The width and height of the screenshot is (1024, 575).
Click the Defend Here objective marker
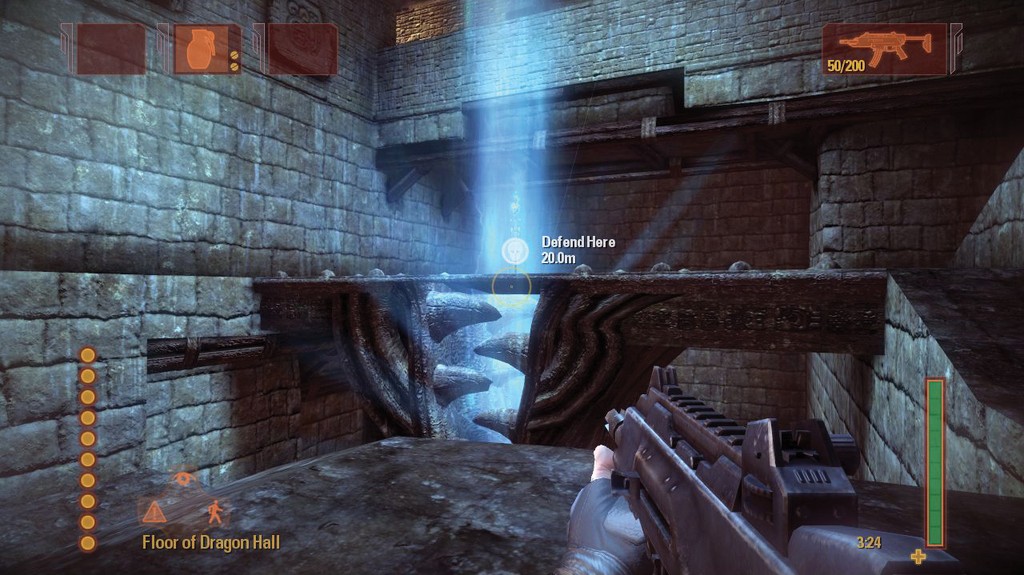514,249
